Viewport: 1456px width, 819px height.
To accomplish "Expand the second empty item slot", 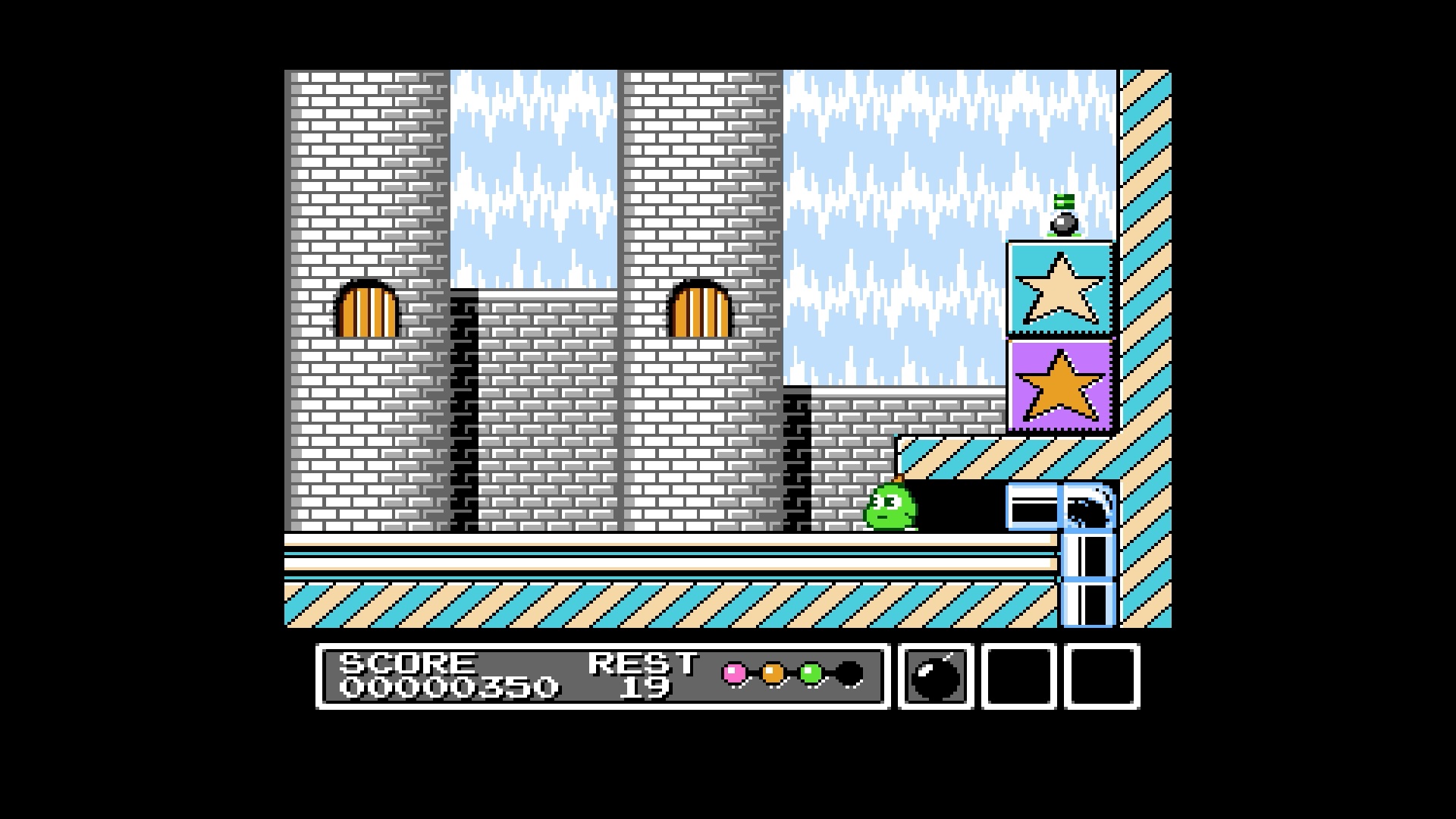I will (1020, 677).
